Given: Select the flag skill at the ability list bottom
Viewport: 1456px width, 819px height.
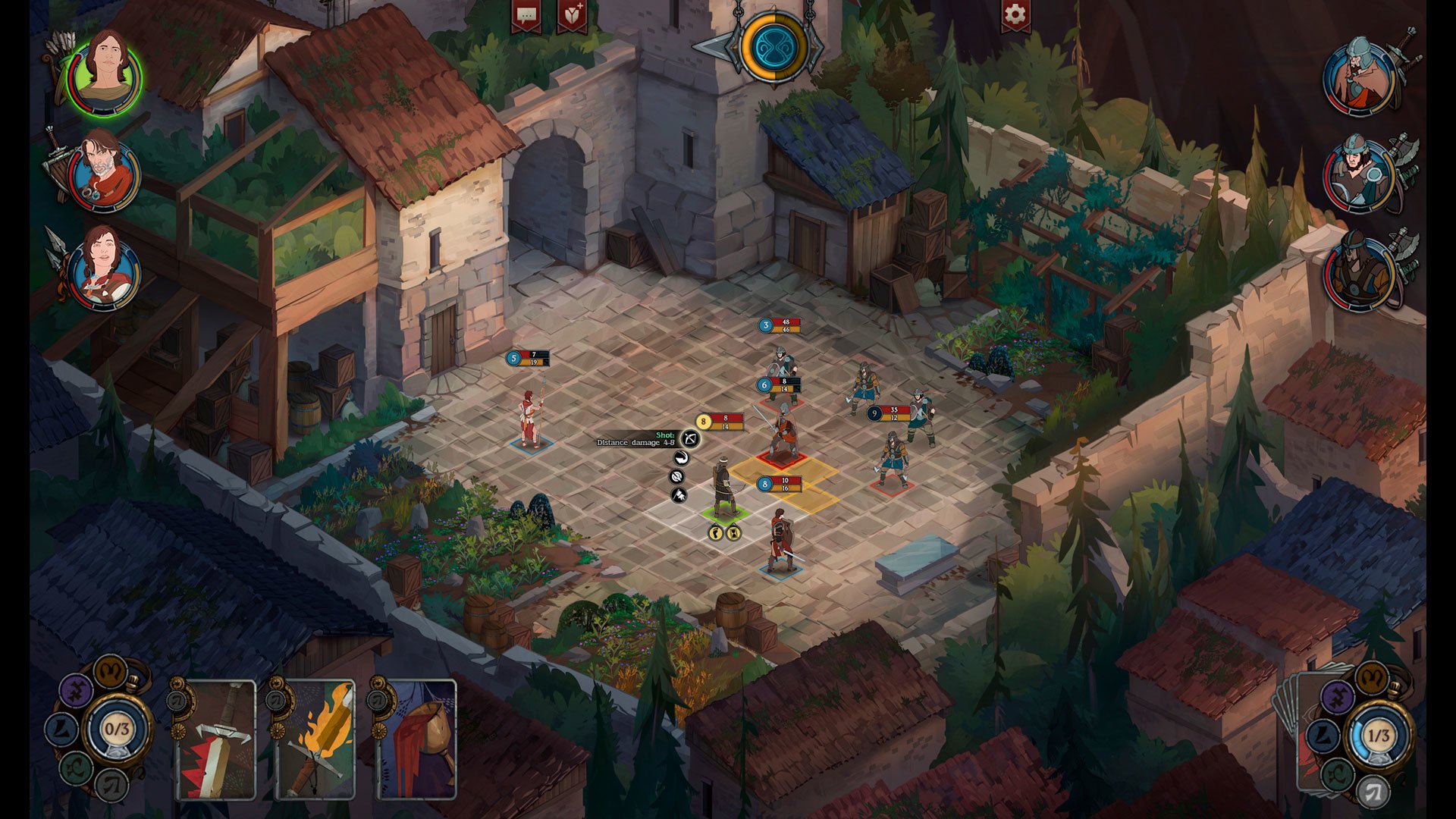Looking at the screenshot, I should coord(678,495).
